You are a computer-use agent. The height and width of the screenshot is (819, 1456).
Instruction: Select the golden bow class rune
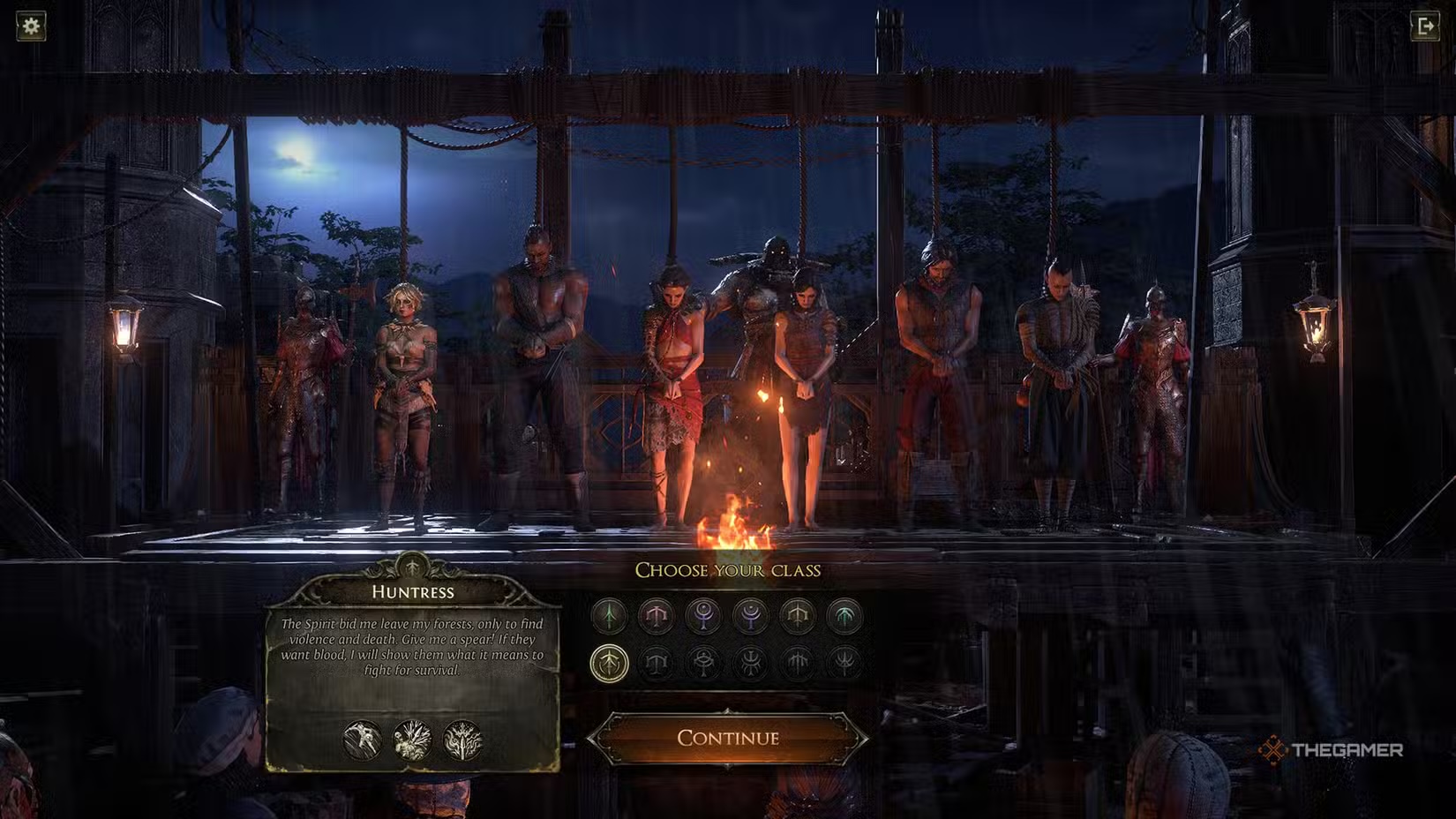click(x=798, y=615)
